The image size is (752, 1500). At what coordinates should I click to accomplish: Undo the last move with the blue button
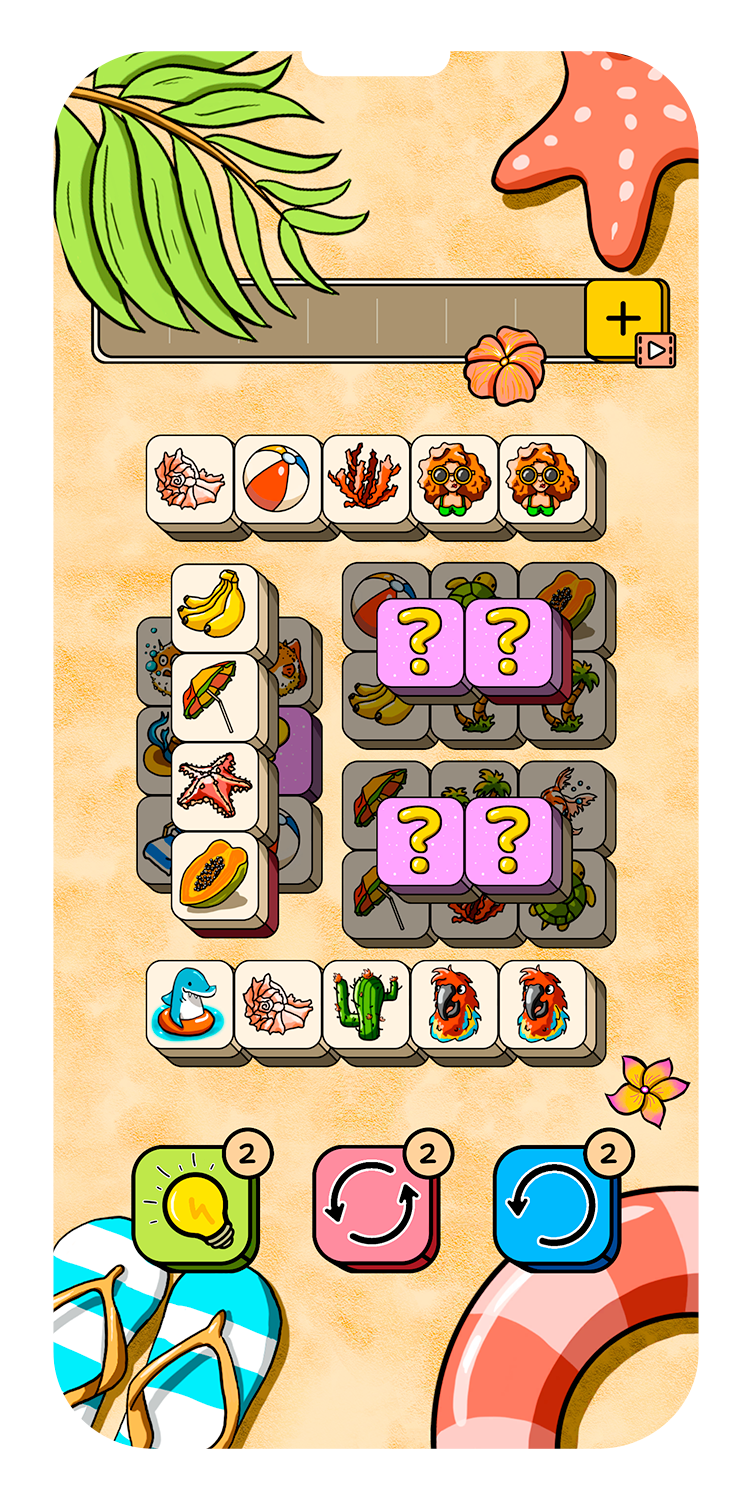point(554,1207)
